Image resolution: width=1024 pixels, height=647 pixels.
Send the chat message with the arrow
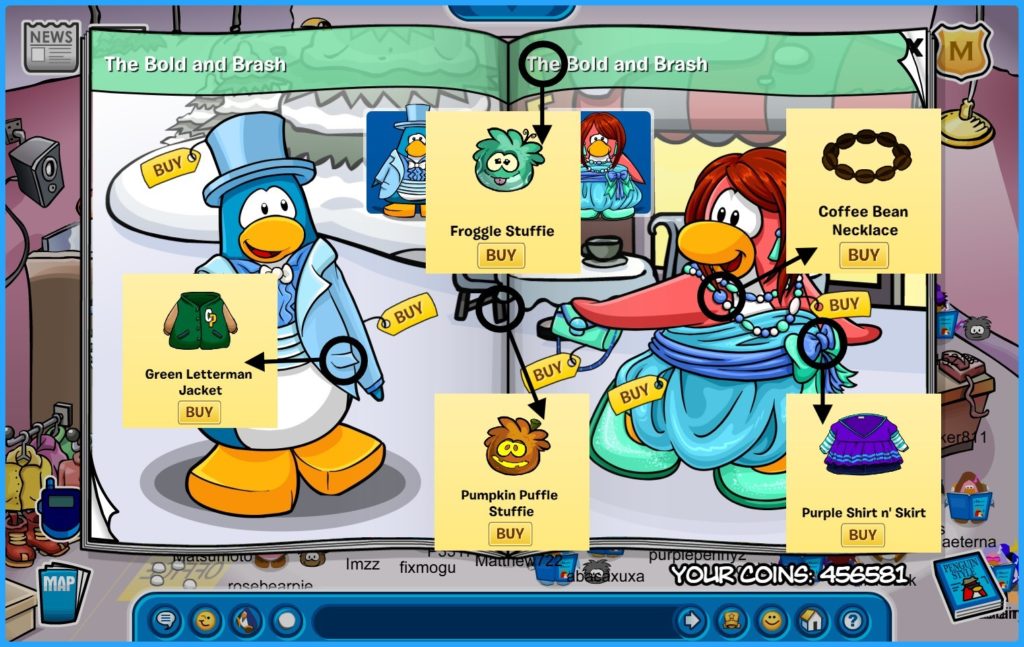pyautogui.click(x=690, y=621)
